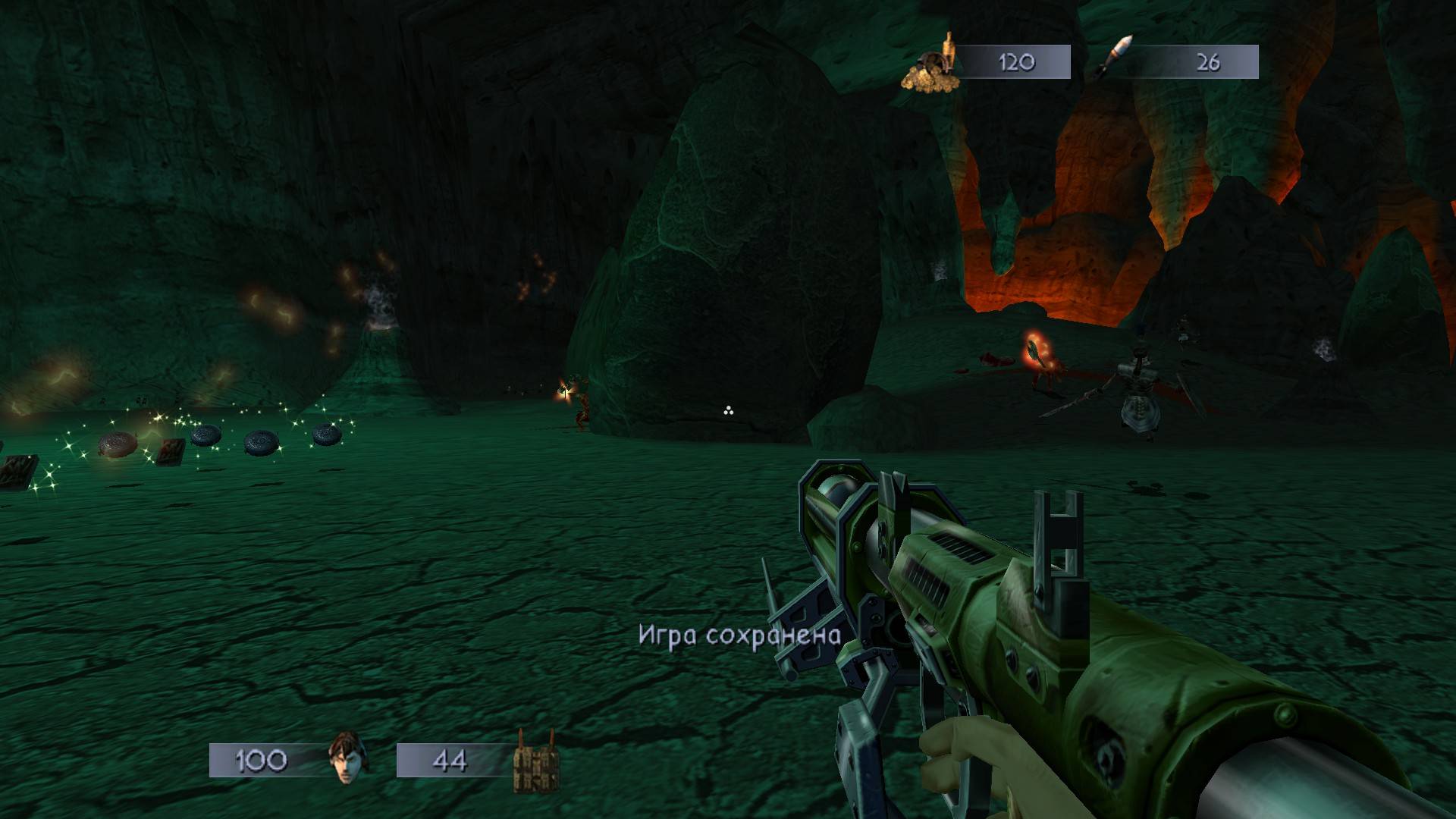1456x819 pixels.
Task: Click the armor vest icon
Action: pos(535,761)
